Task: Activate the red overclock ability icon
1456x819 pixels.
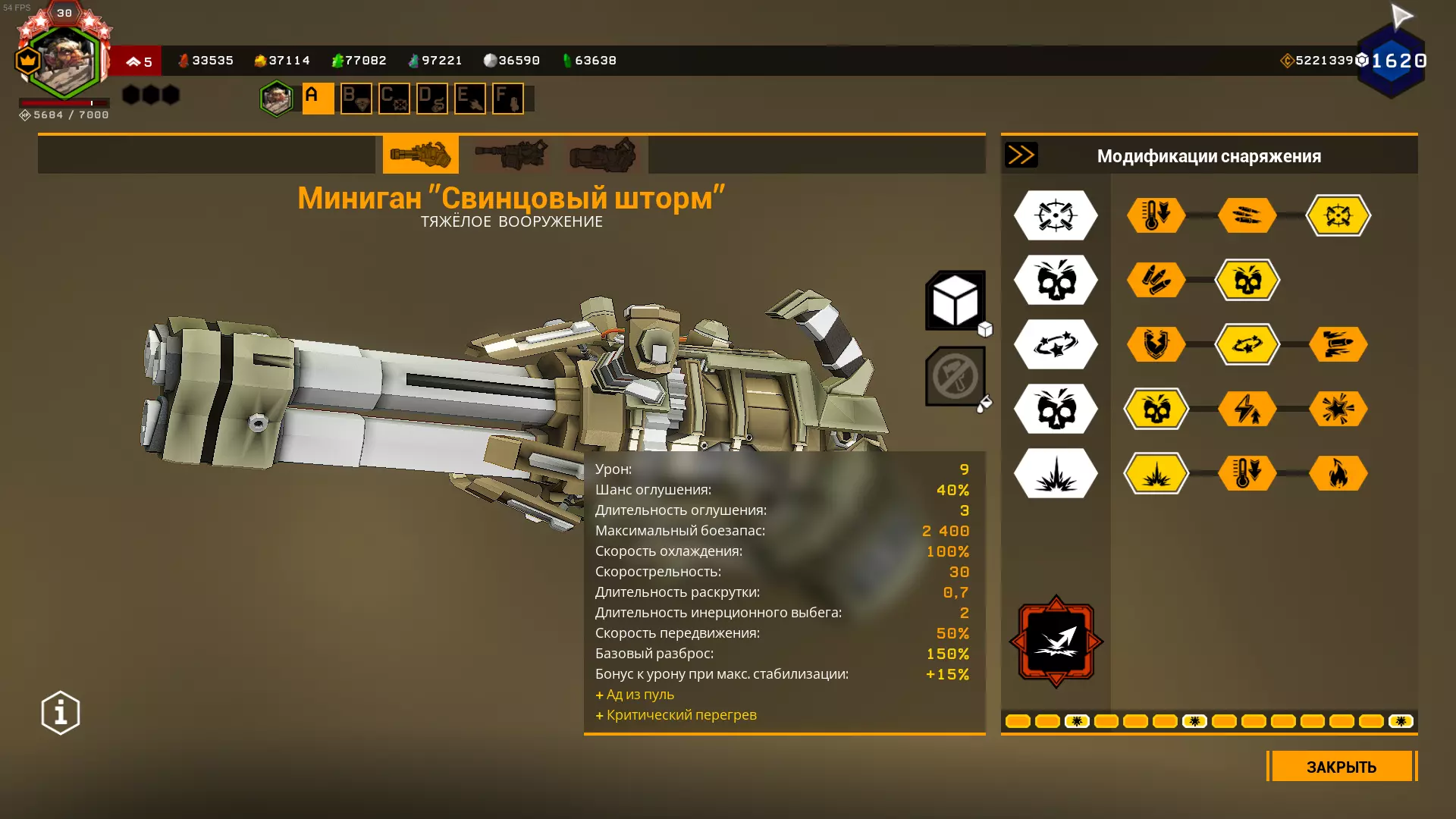Action: pos(1056,642)
